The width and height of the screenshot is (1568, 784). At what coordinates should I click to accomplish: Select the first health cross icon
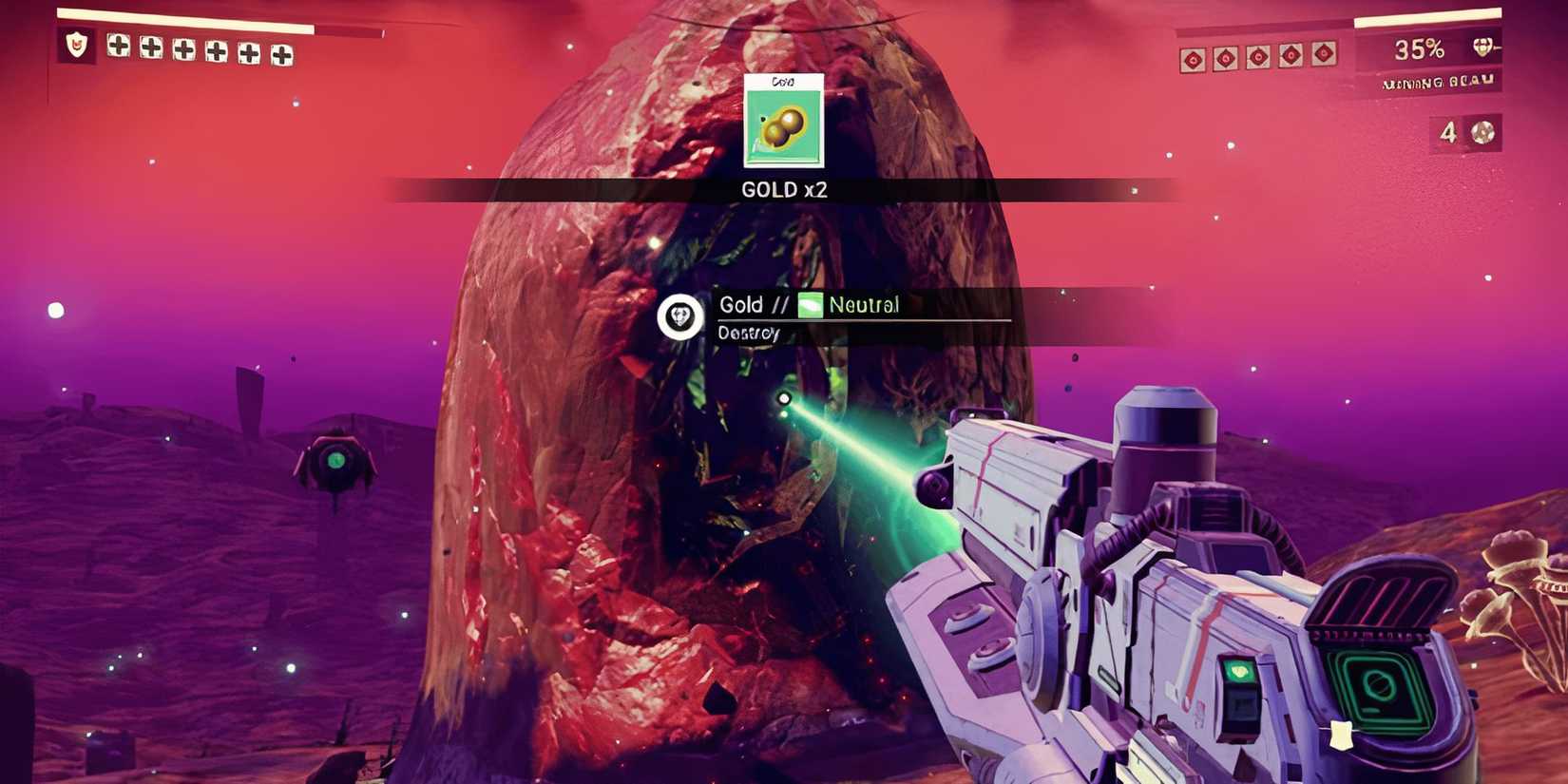coord(118,45)
